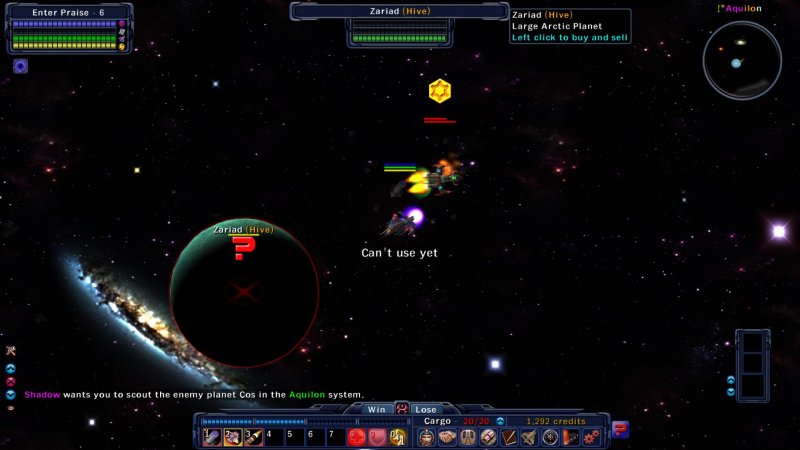The width and height of the screenshot is (800, 450).
Task: Close chat with red X button
Action: [x=11, y=381]
